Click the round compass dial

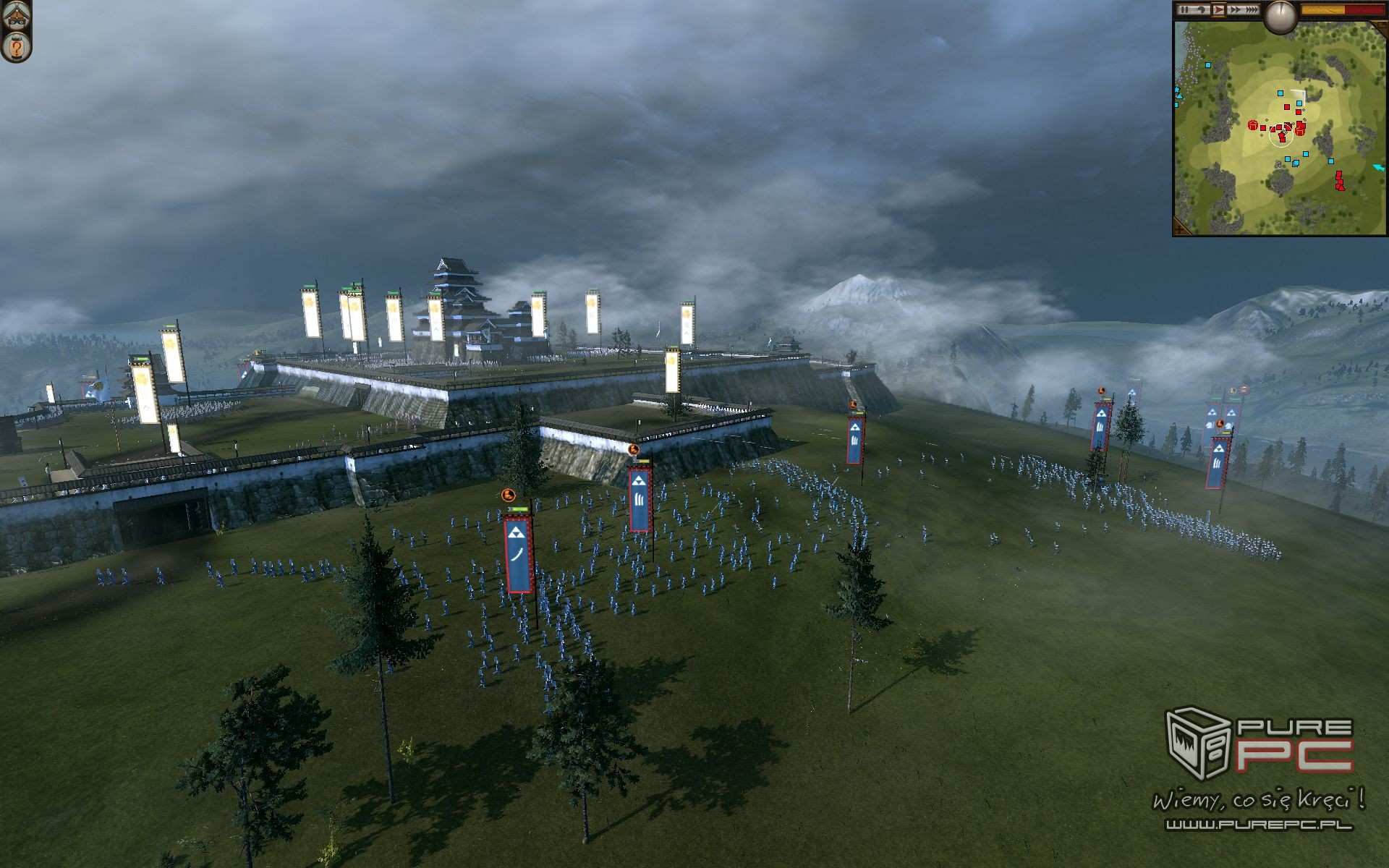[1280, 16]
